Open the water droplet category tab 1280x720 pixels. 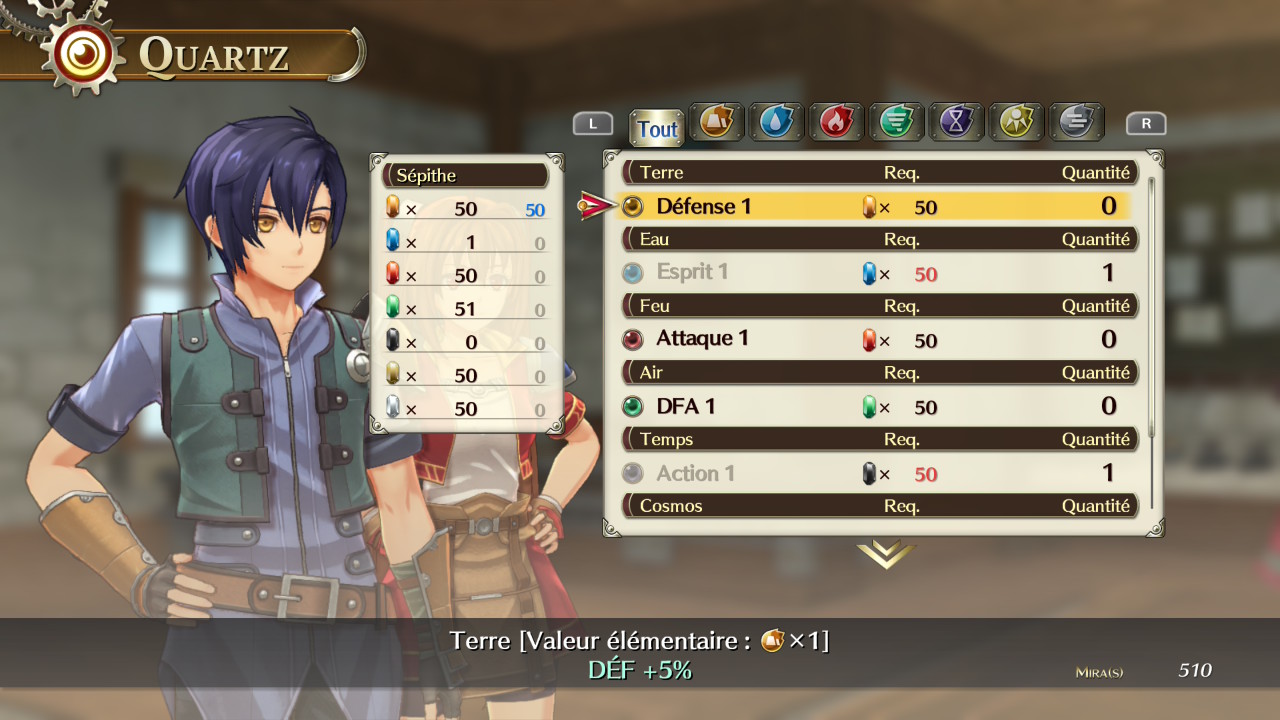(x=776, y=122)
